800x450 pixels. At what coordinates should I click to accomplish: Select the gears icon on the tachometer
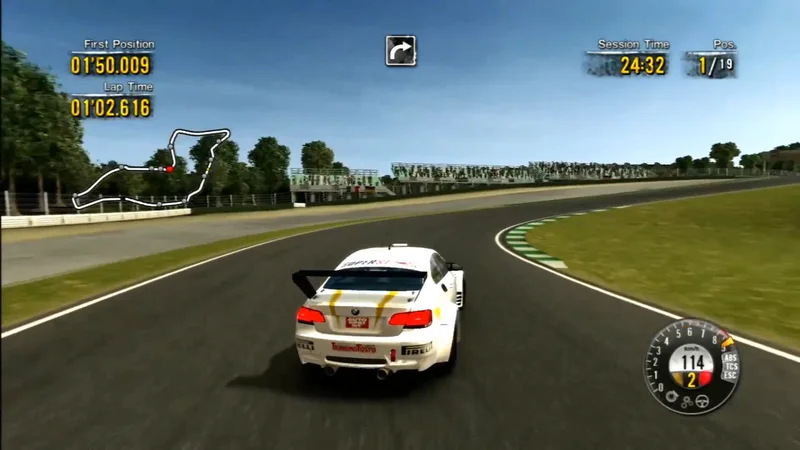pyautogui.click(x=686, y=402)
